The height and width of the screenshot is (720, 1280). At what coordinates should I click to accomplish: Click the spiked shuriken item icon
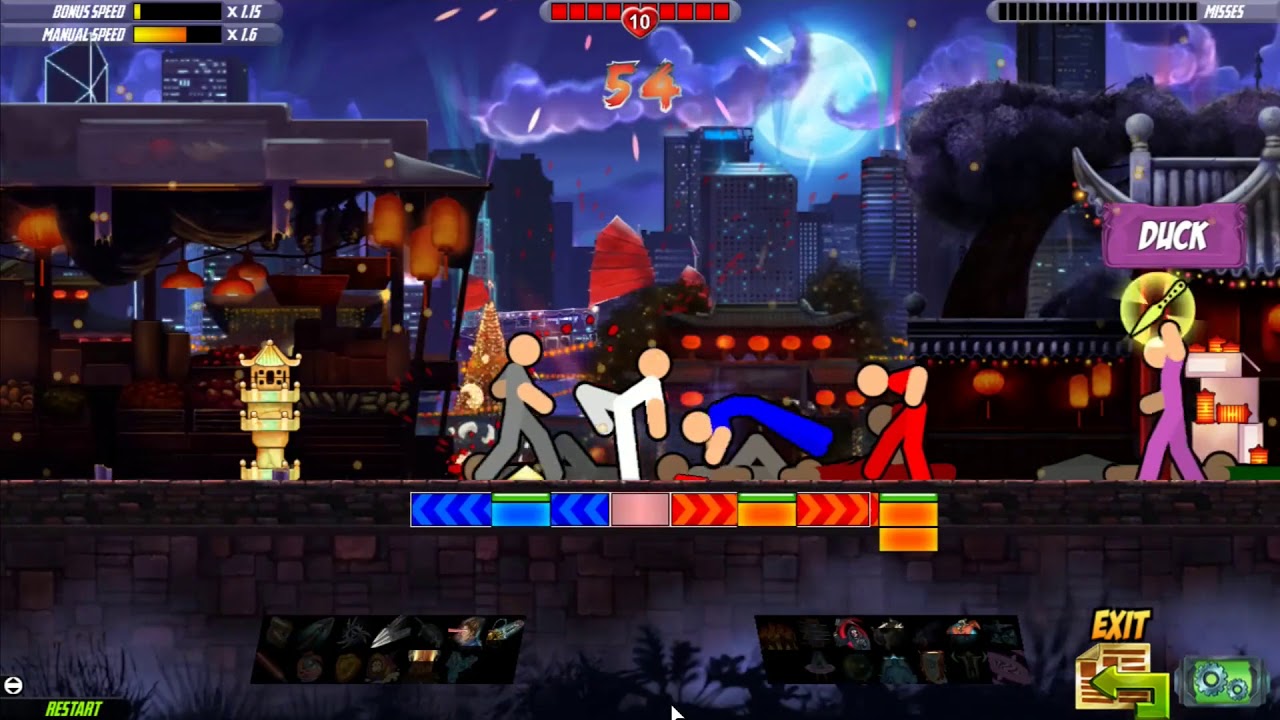pos(354,630)
